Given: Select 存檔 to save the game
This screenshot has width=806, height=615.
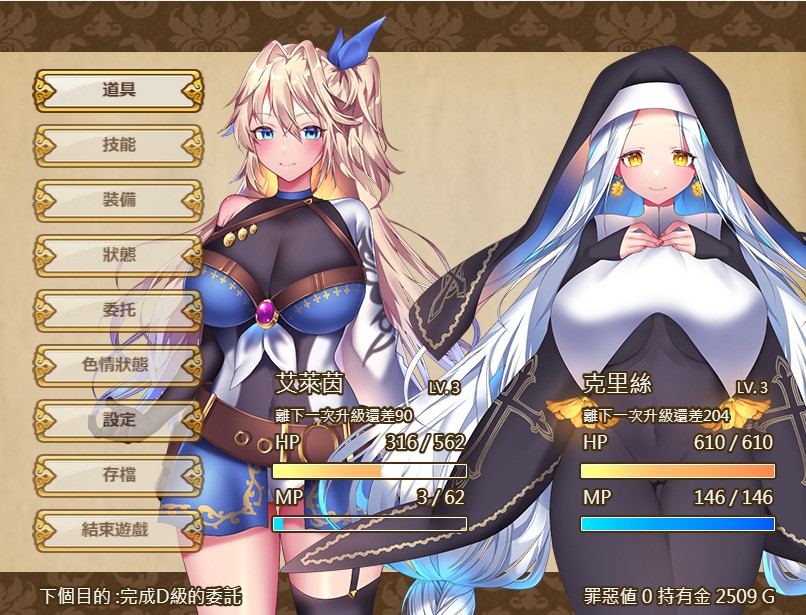Looking at the screenshot, I should [x=118, y=475].
